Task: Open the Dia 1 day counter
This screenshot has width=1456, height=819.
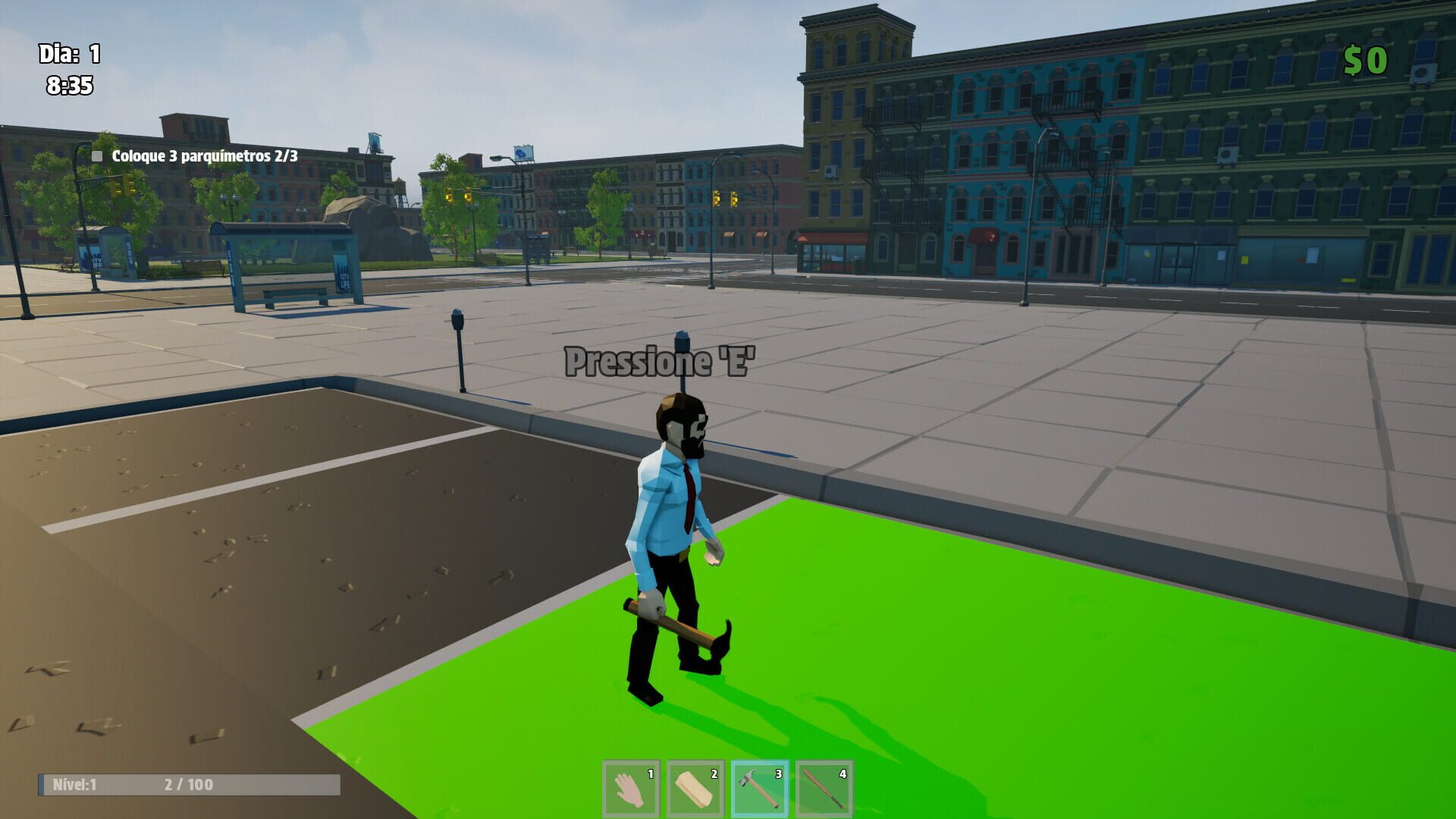Action: pos(68,54)
